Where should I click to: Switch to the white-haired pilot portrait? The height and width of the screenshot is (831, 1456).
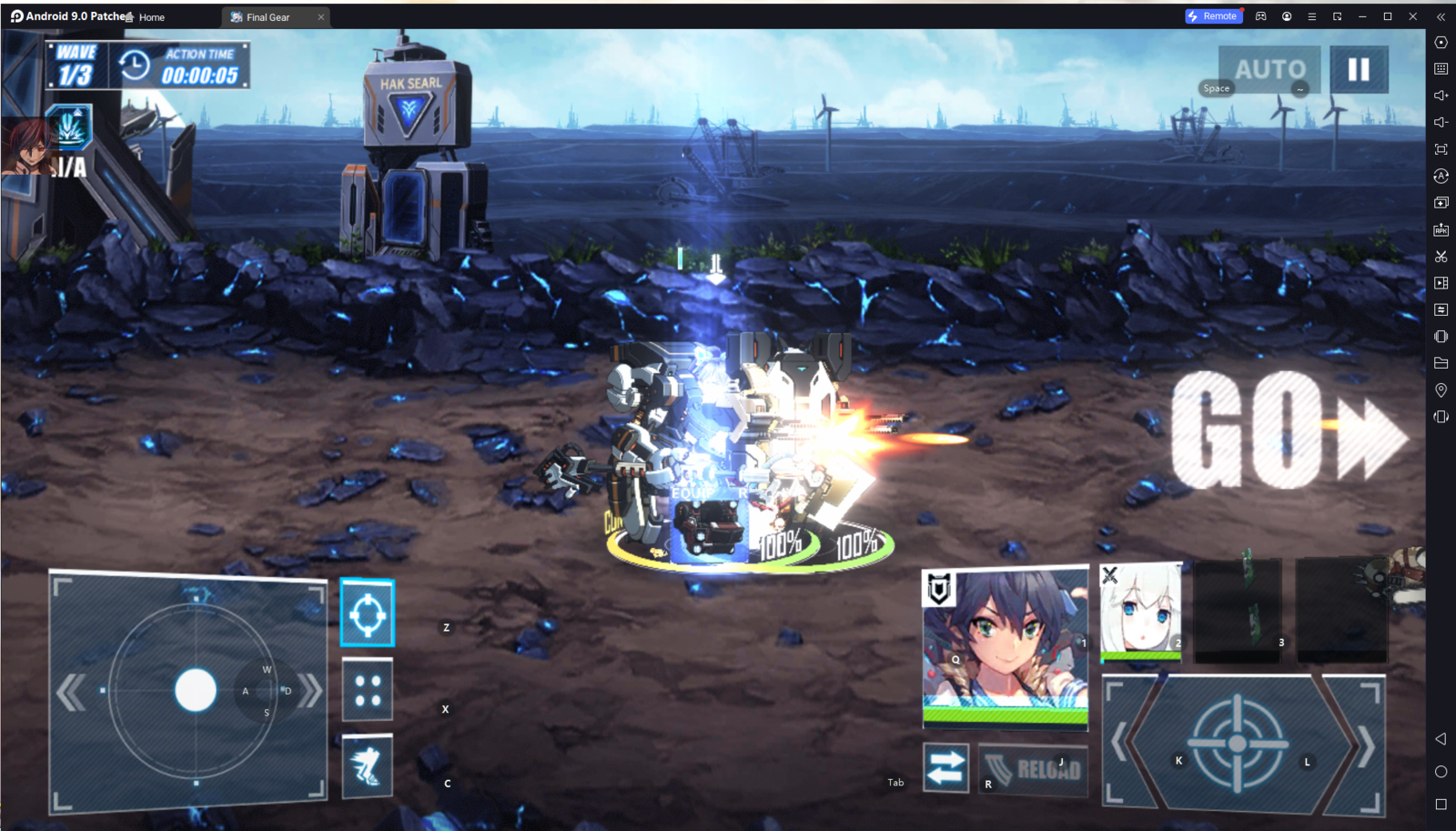1141,610
